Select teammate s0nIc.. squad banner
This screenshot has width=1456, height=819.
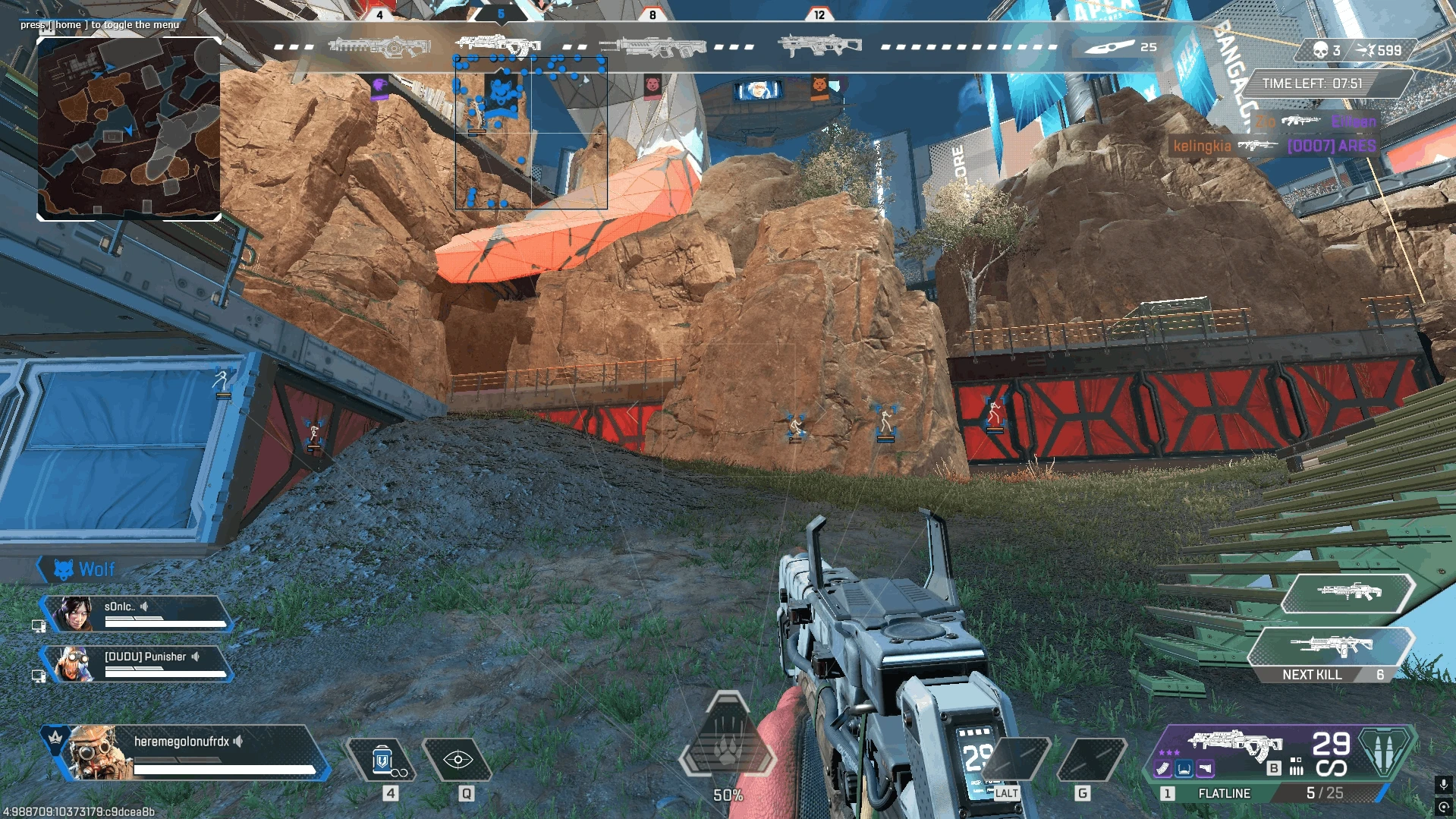137,613
